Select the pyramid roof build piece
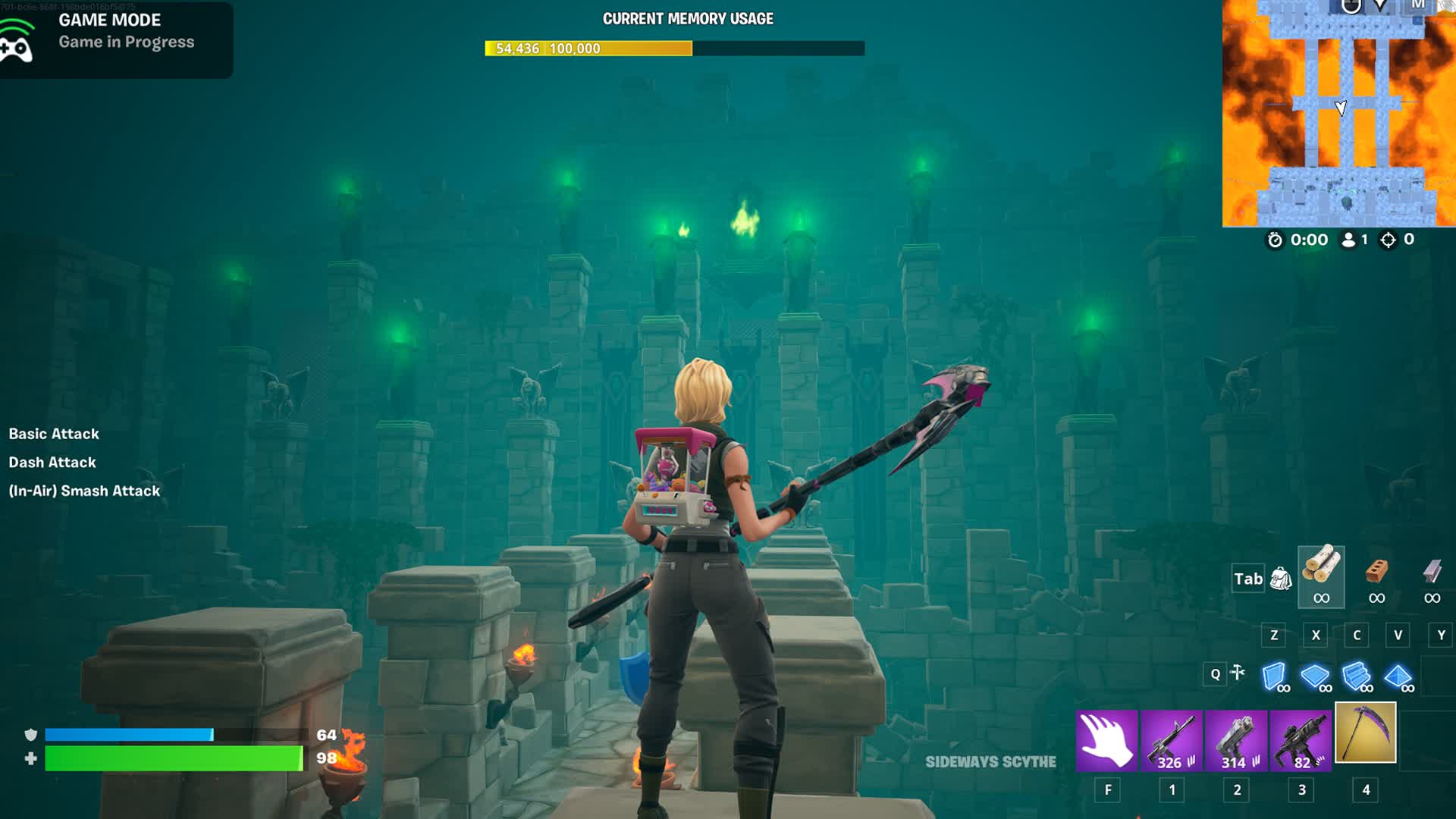Screen dimensions: 1456x819 tap(1398, 676)
